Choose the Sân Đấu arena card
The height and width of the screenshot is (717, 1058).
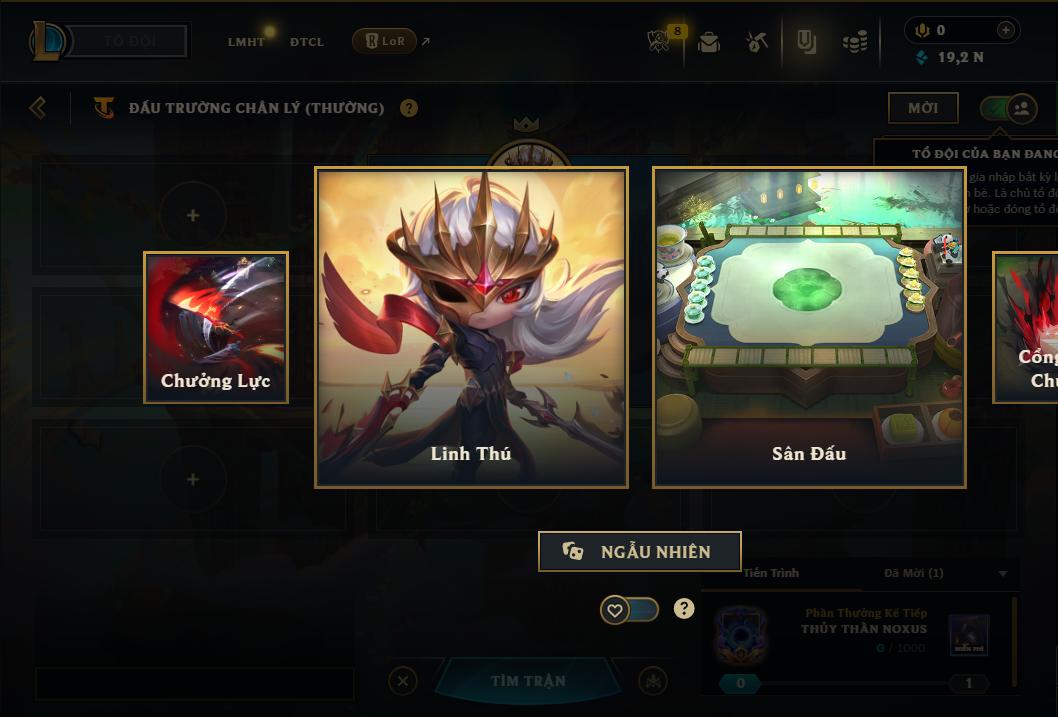pyautogui.click(x=809, y=327)
